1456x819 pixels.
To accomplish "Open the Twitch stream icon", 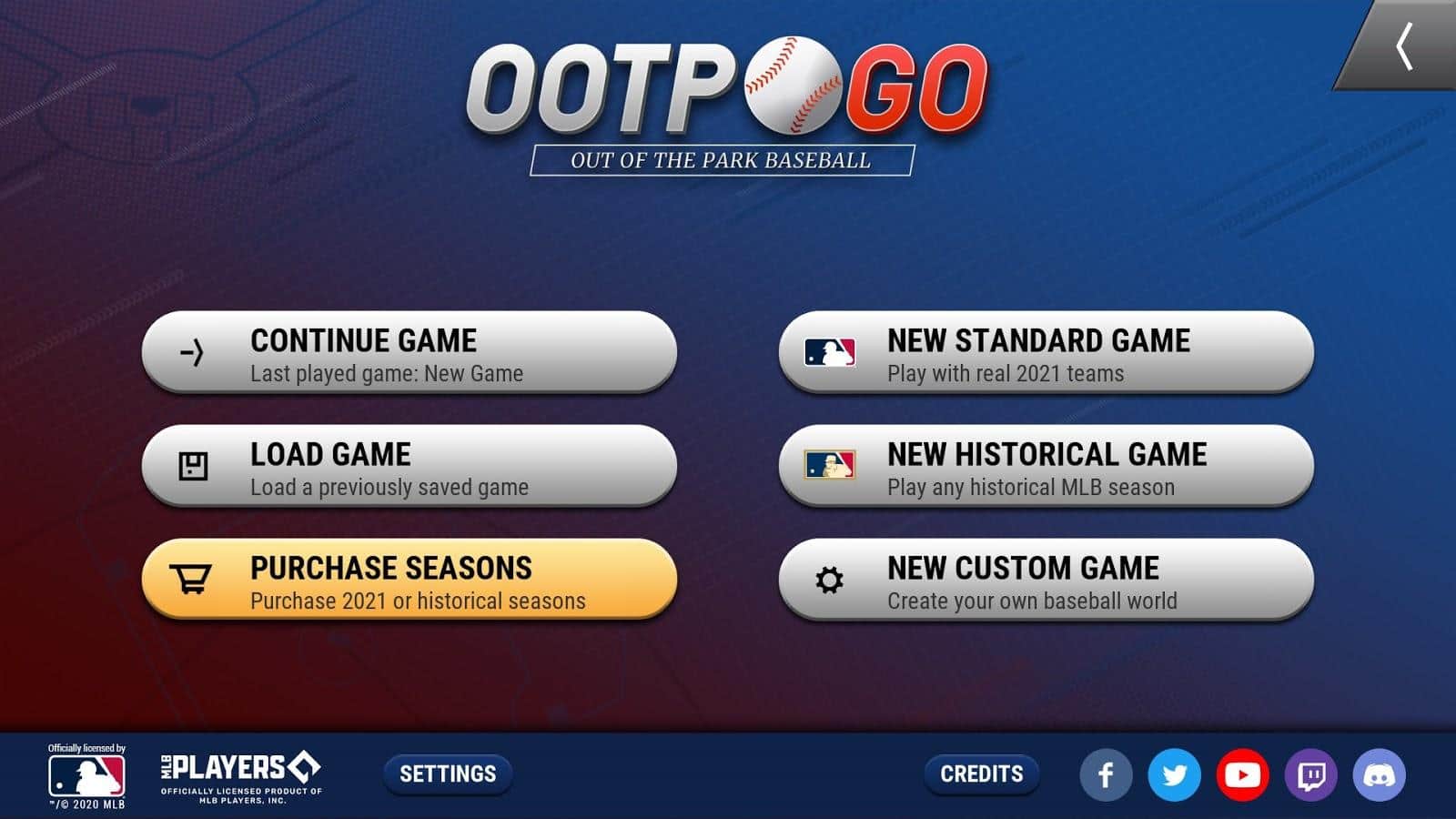I will 1312,774.
